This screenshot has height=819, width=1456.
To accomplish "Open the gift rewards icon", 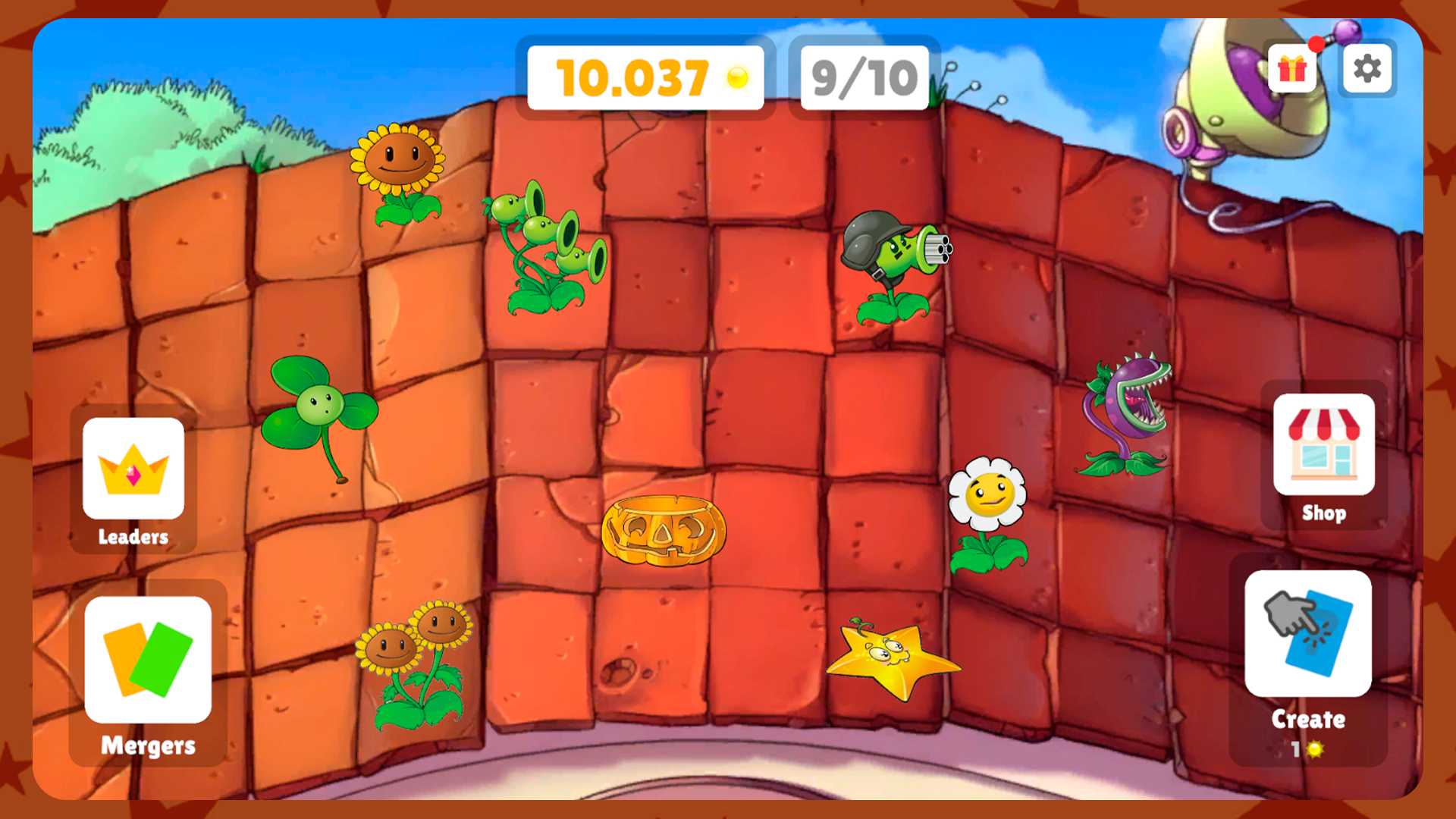I will click(1291, 69).
